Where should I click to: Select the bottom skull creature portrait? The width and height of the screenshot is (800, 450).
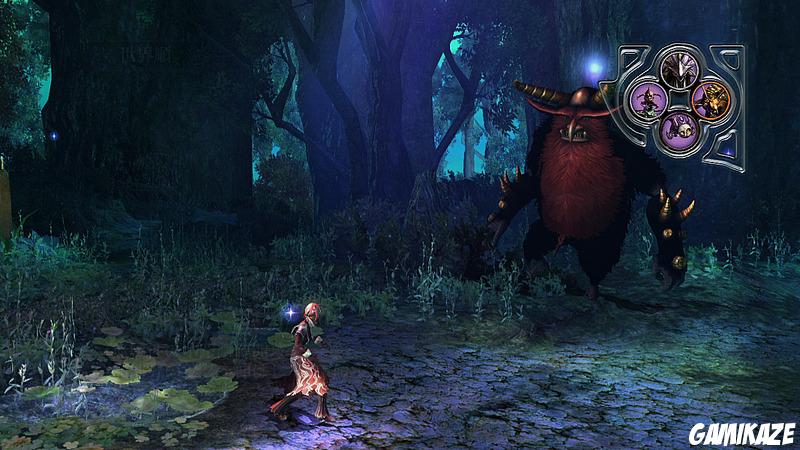[x=679, y=127]
